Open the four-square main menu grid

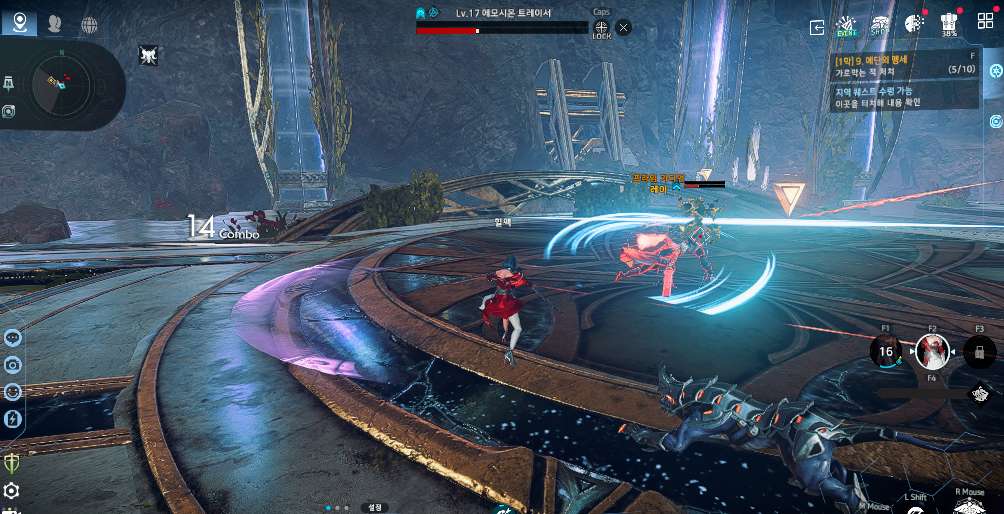985,22
